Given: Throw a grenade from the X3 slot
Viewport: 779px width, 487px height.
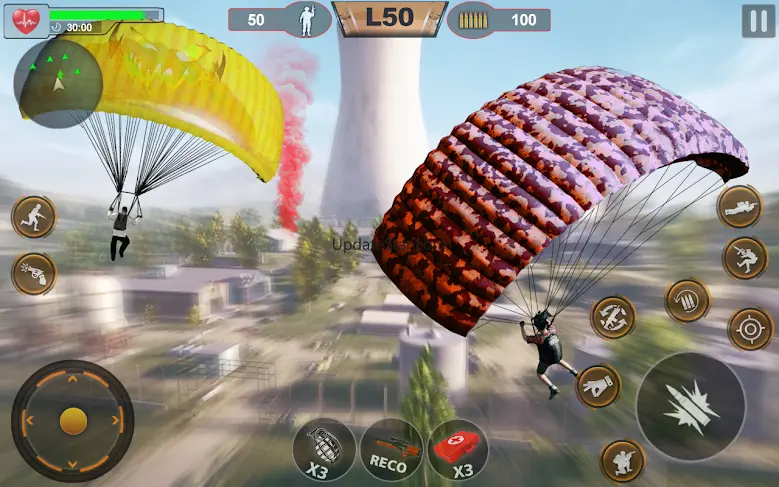Looking at the screenshot, I should (x=324, y=448).
